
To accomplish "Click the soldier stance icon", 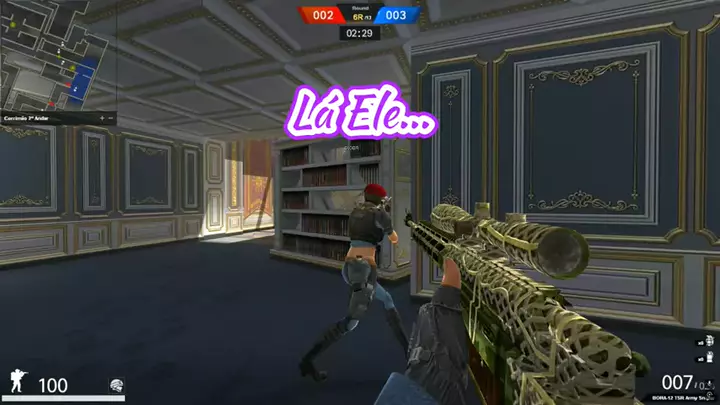I will [x=18, y=381].
